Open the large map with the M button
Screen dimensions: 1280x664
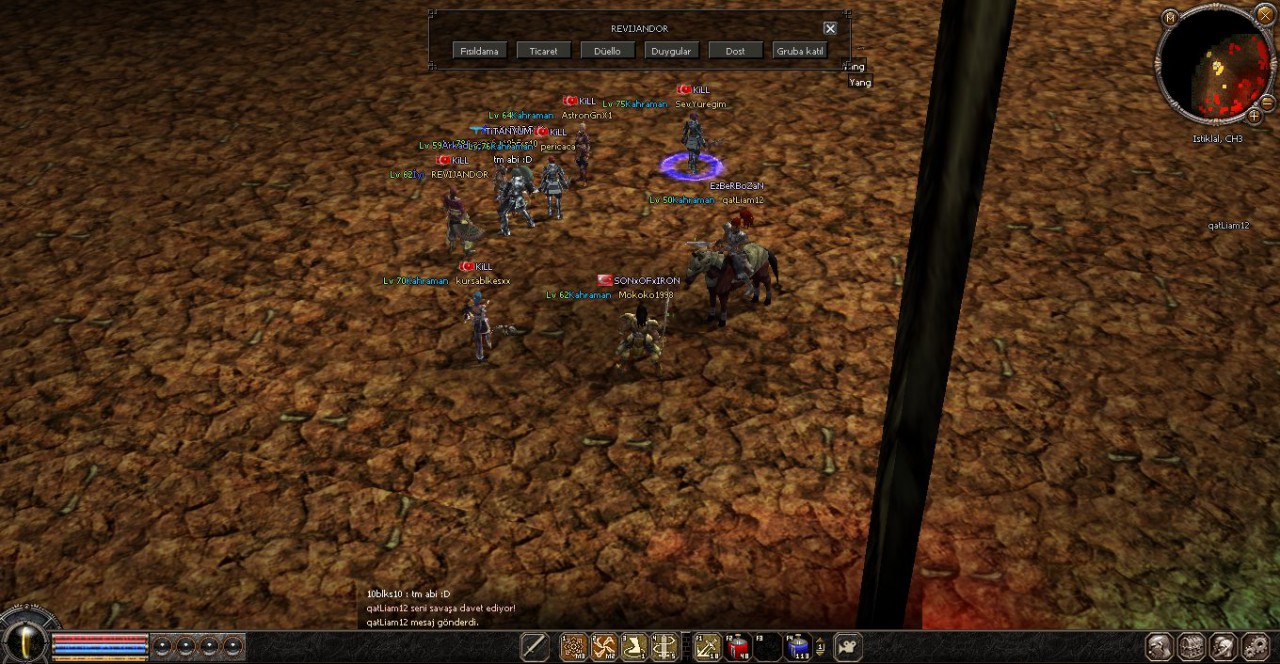pos(1170,18)
